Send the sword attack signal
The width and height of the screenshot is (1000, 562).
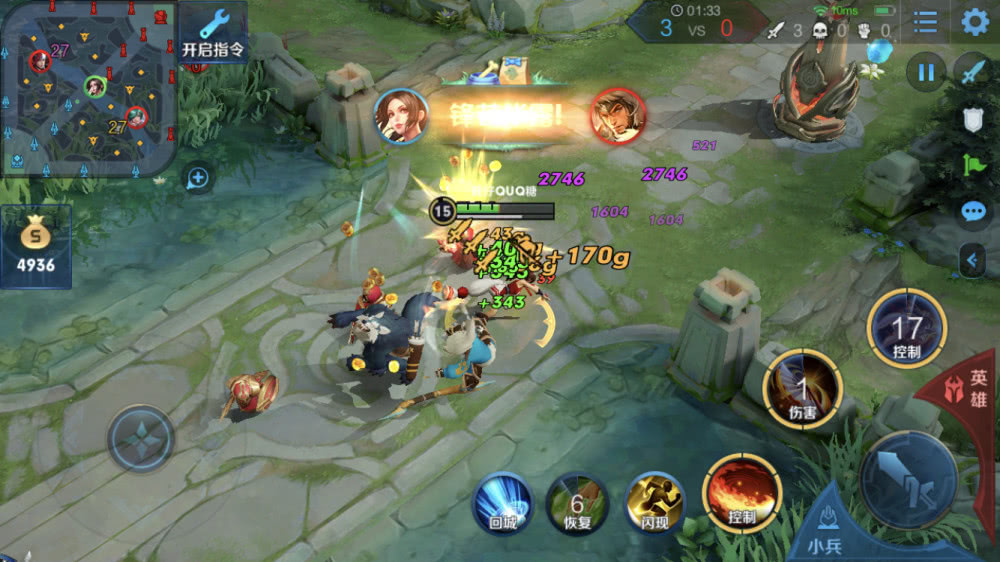tap(974, 72)
